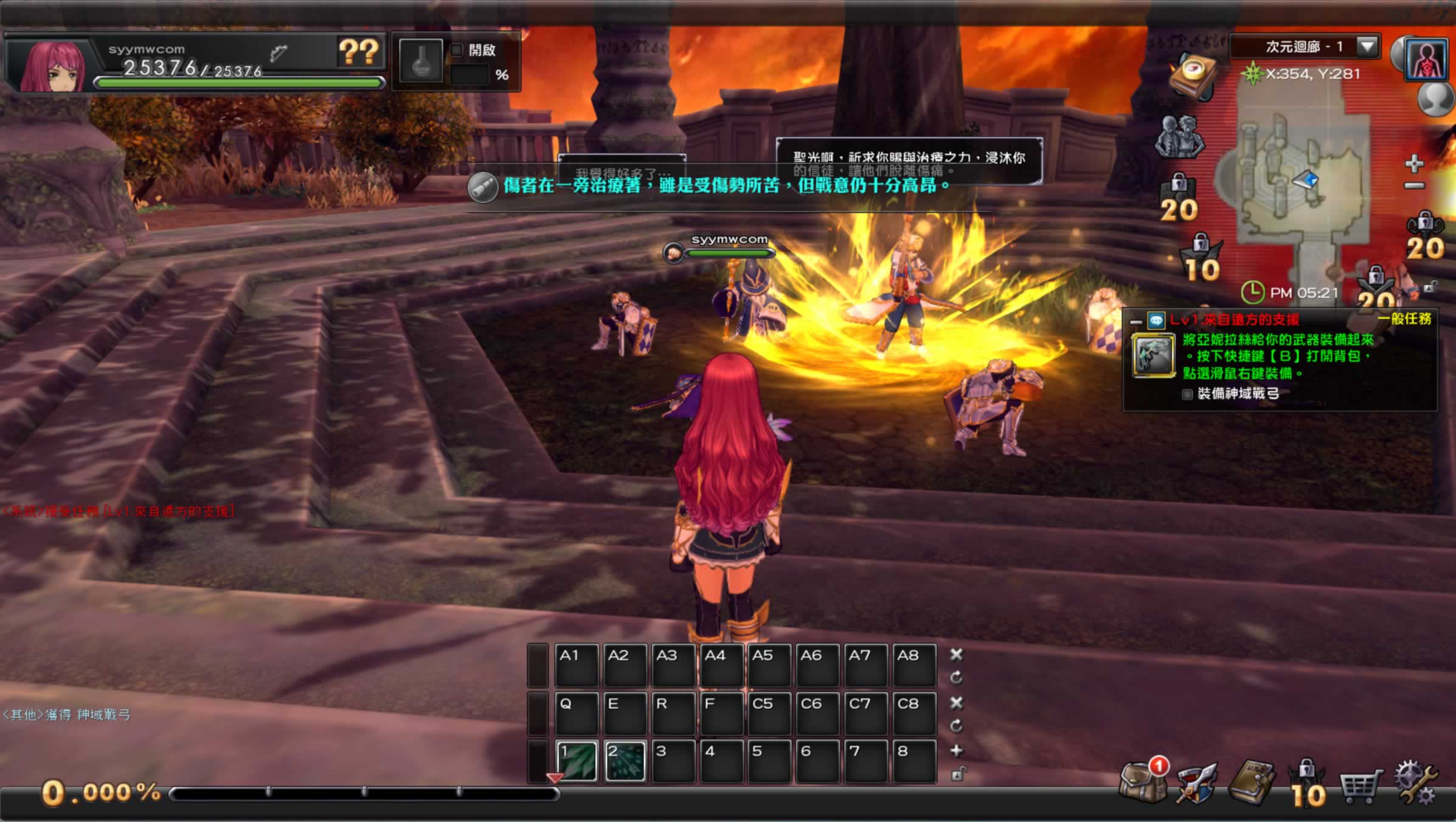The height and width of the screenshot is (822, 1456).
Task: Select the potion flask slot
Action: pos(421,61)
